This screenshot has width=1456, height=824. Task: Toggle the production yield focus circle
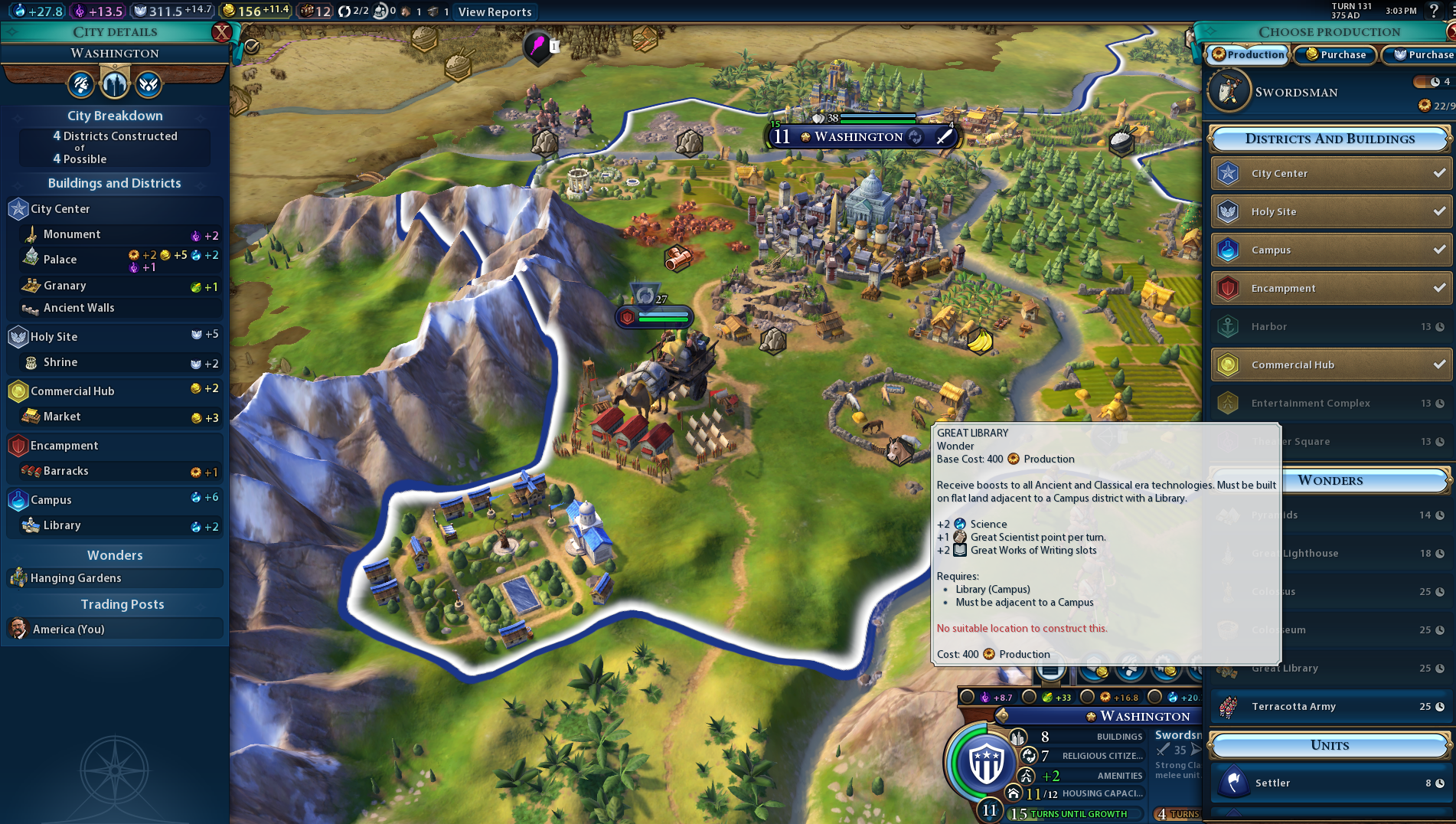pyautogui.click(x=1087, y=697)
